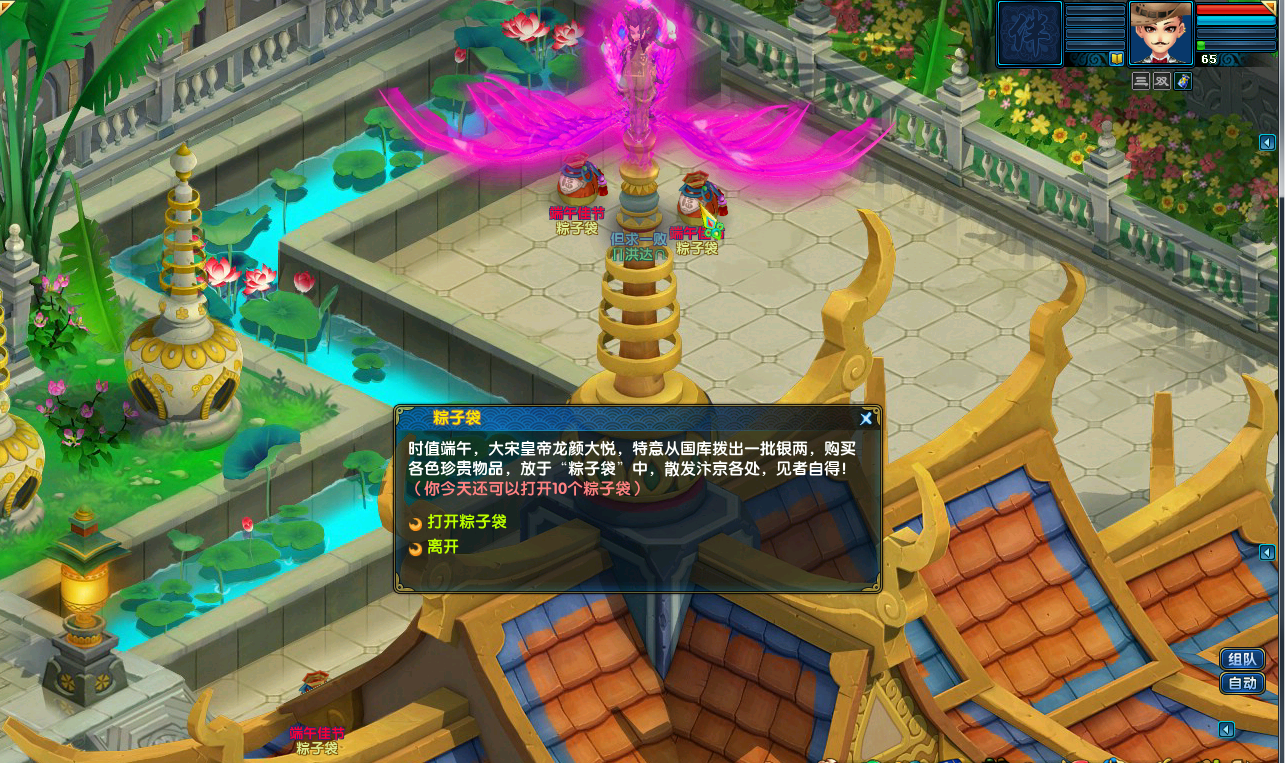This screenshot has height=763, width=1285.
Task: Toggle the 自动 auto mode button
Action: pyautogui.click(x=1242, y=684)
